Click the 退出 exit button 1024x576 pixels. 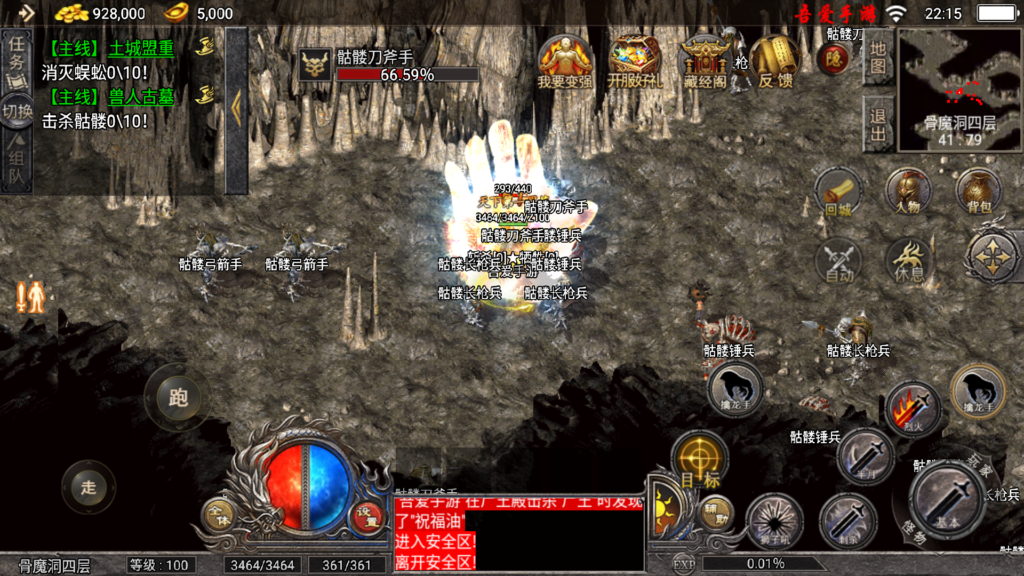coord(878,125)
